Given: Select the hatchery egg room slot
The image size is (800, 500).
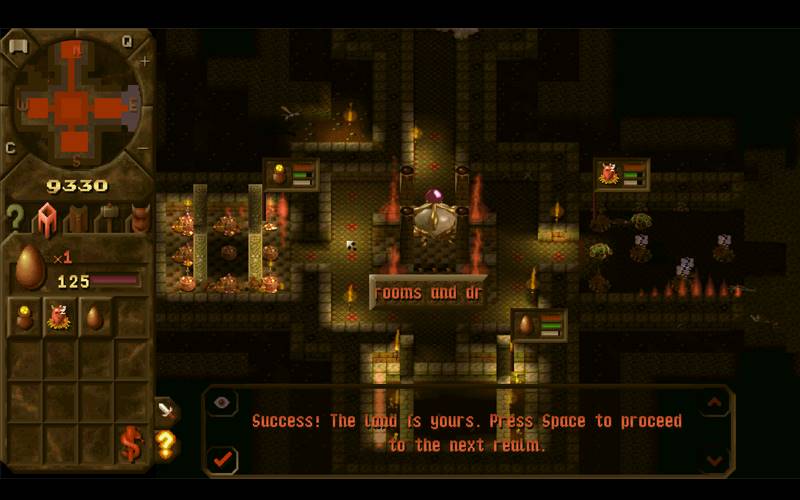Looking at the screenshot, I should [x=96, y=317].
